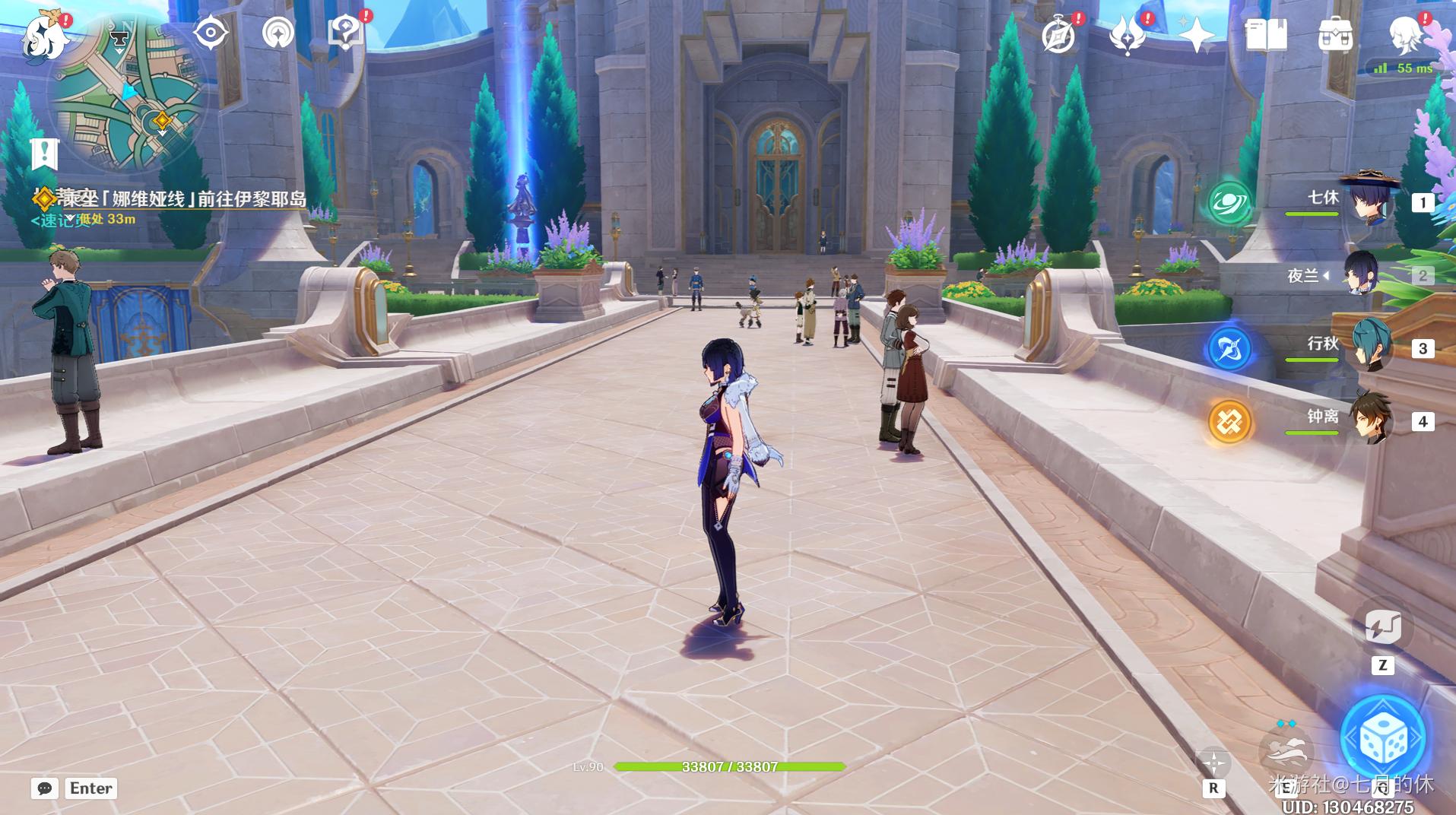Image resolution: width=1456 pixels, height=815 pixels.
Task: Activate the blue dice elemental burst
Action: tap(1383, 738)
